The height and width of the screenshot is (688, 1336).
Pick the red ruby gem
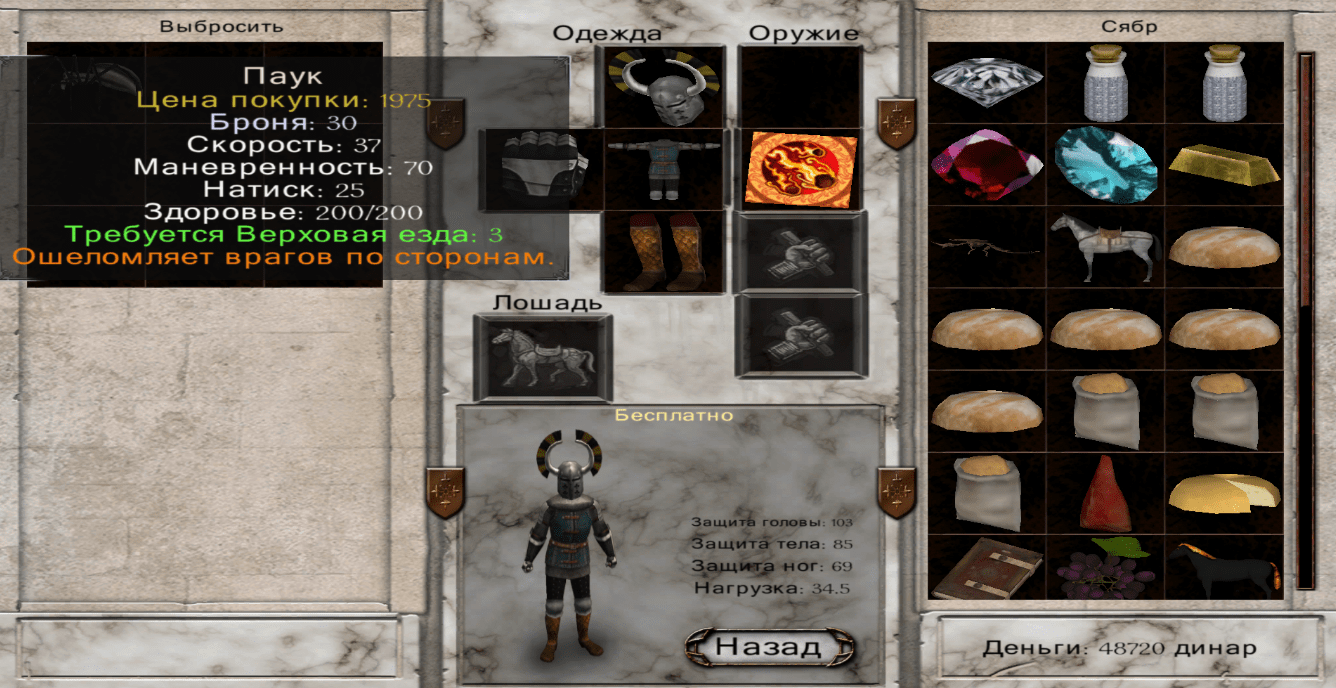coord(987,164)
